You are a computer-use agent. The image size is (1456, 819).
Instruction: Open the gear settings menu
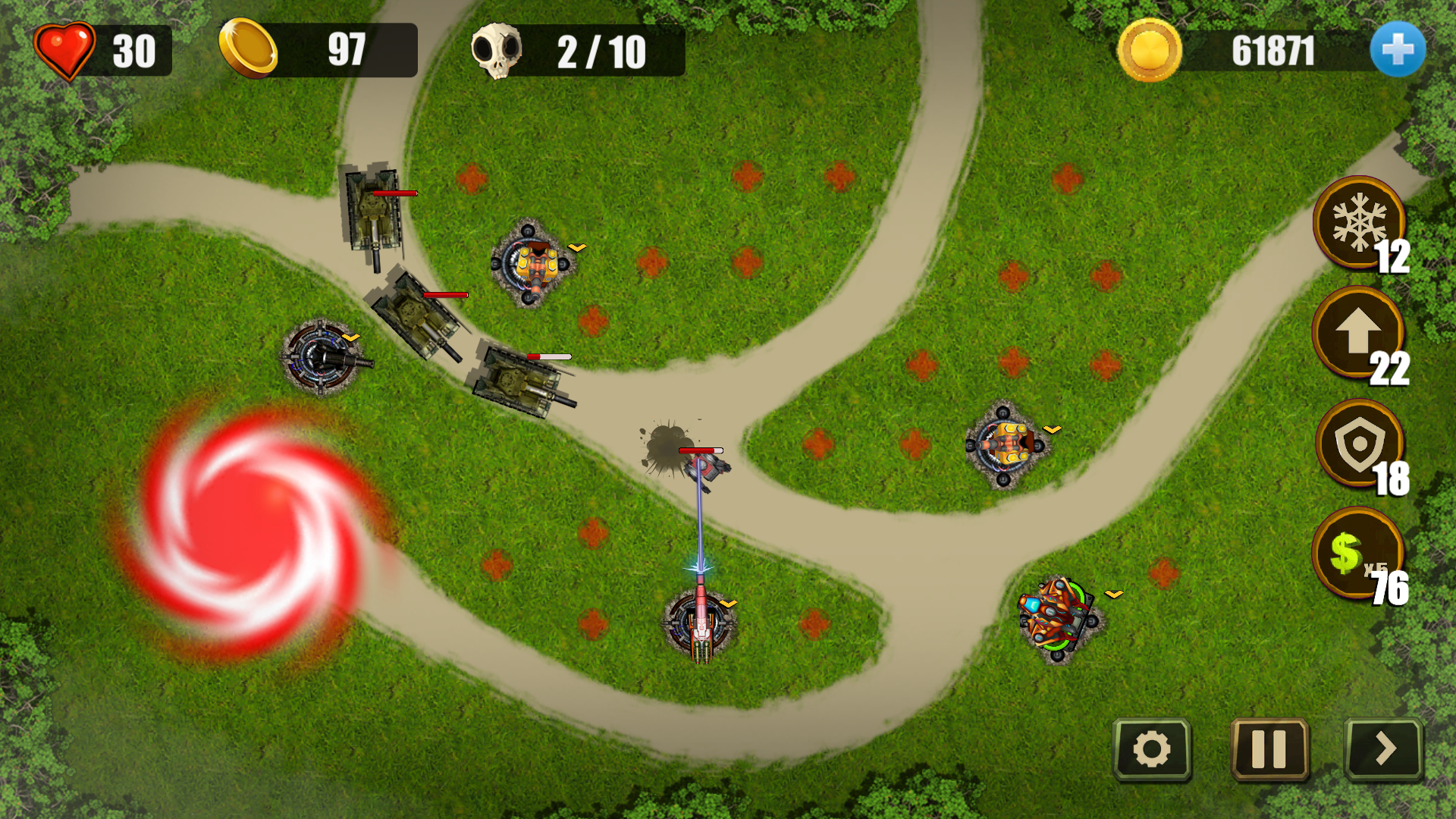coord(1151,749)
